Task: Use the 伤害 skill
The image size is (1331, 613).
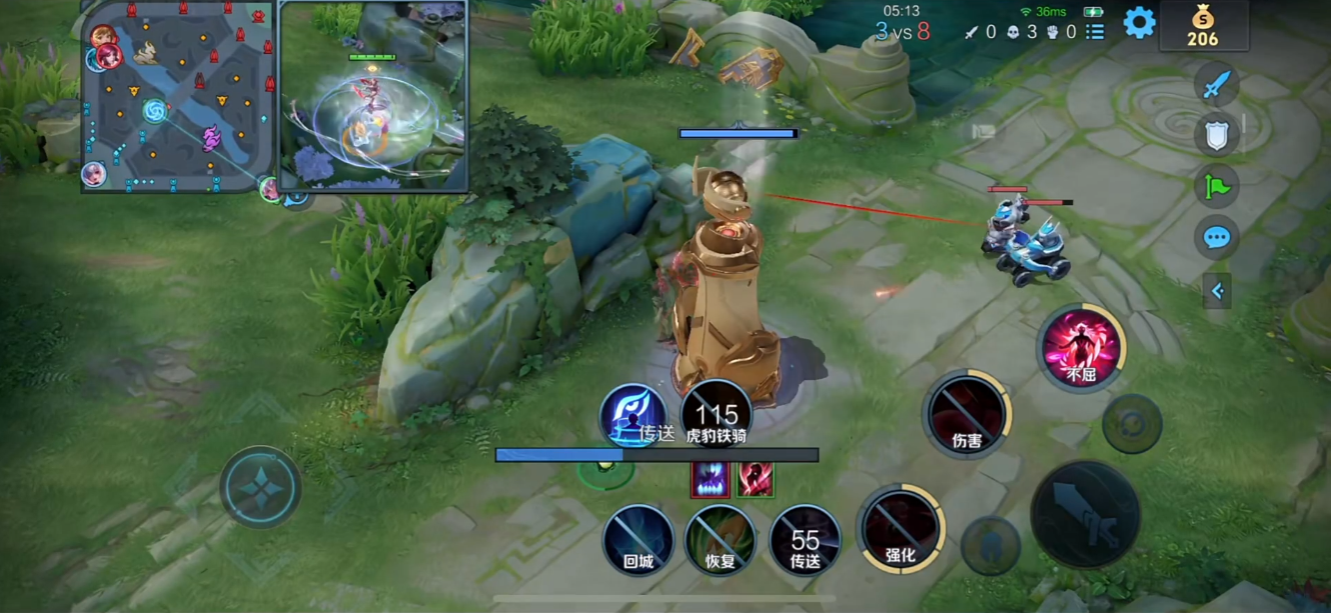Action: click(x=967, y=413)
